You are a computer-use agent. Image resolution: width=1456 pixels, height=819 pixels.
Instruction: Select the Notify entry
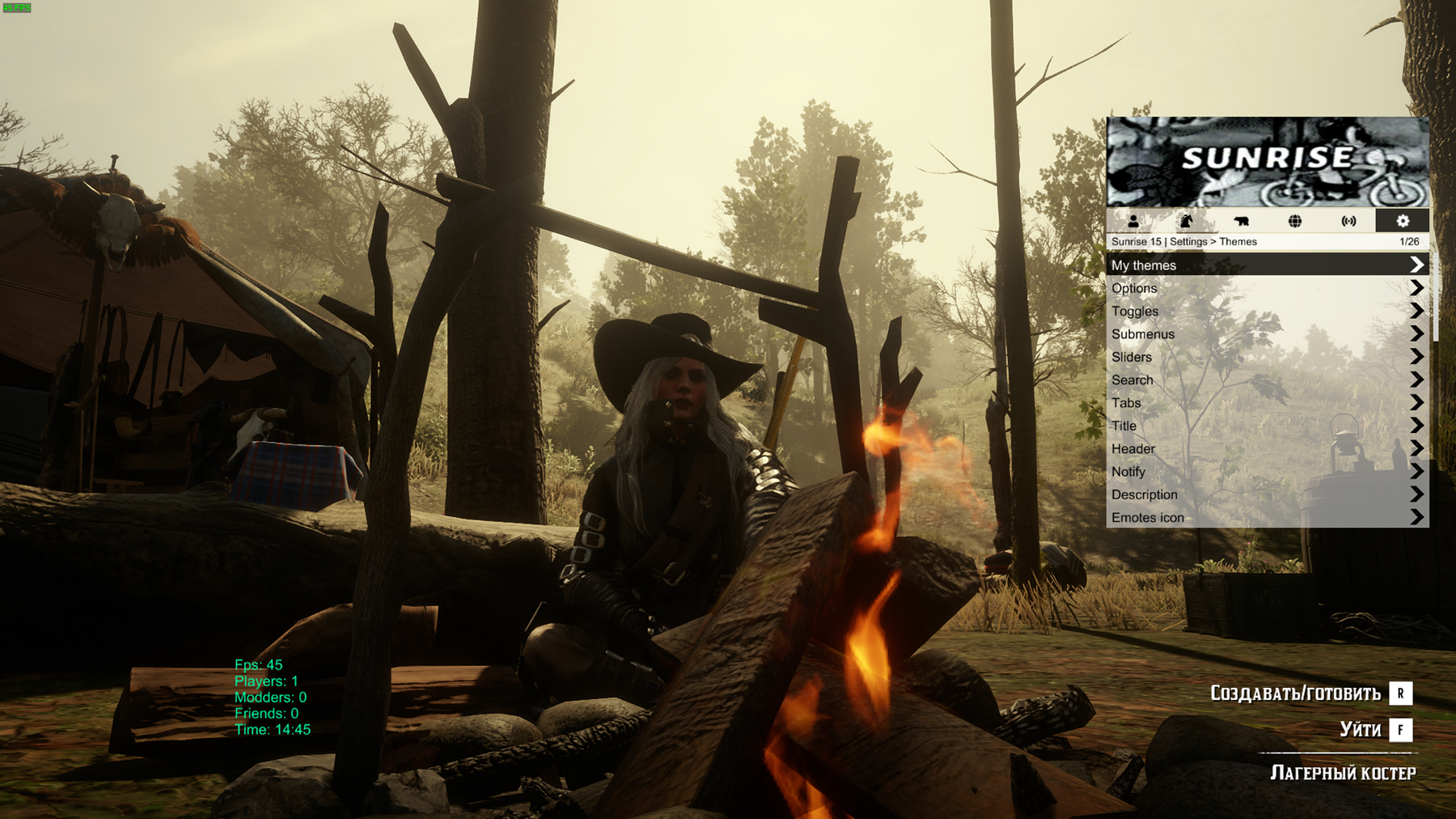pos(1267,472)
